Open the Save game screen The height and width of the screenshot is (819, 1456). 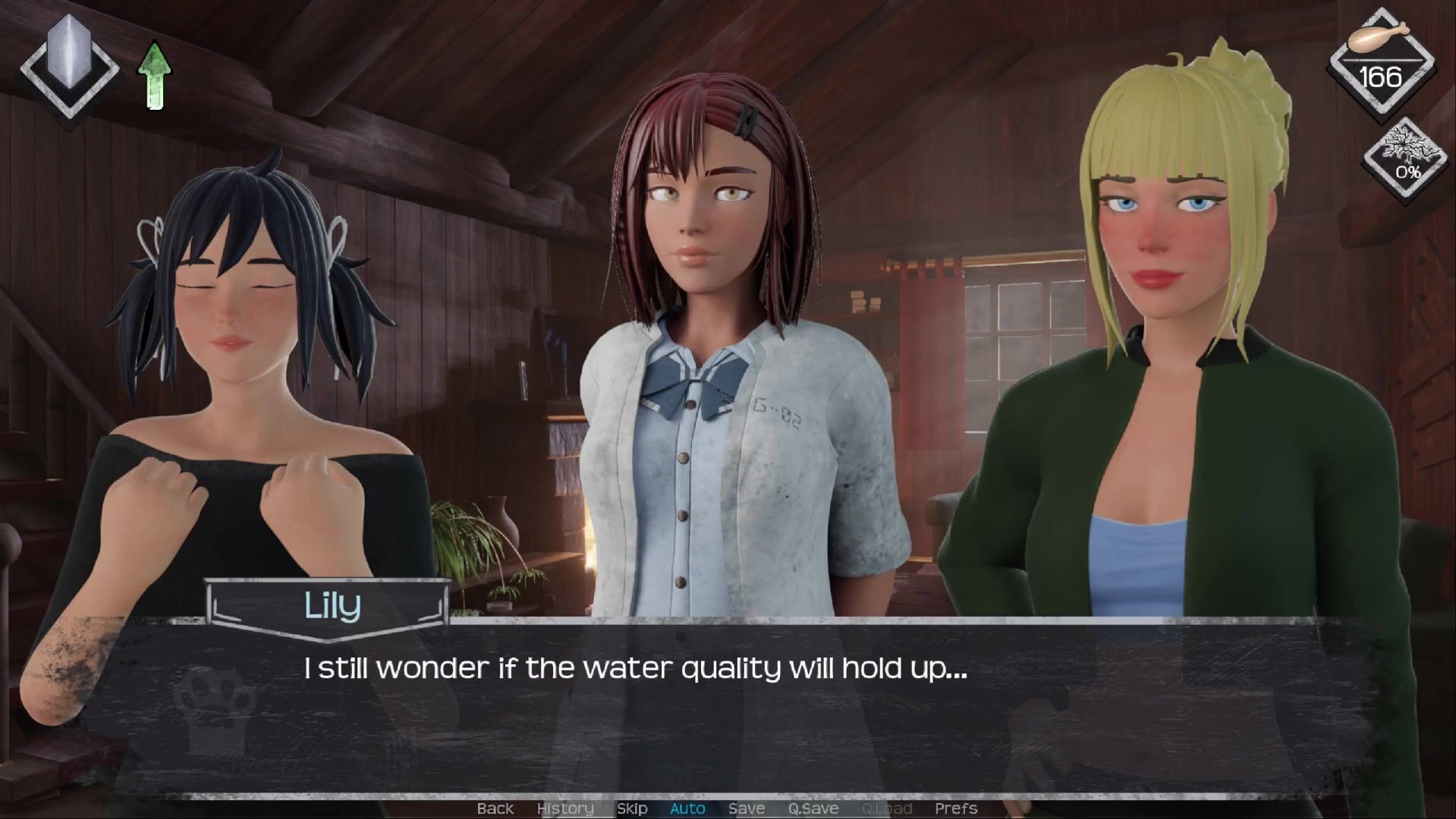click(x=747, y=808)
